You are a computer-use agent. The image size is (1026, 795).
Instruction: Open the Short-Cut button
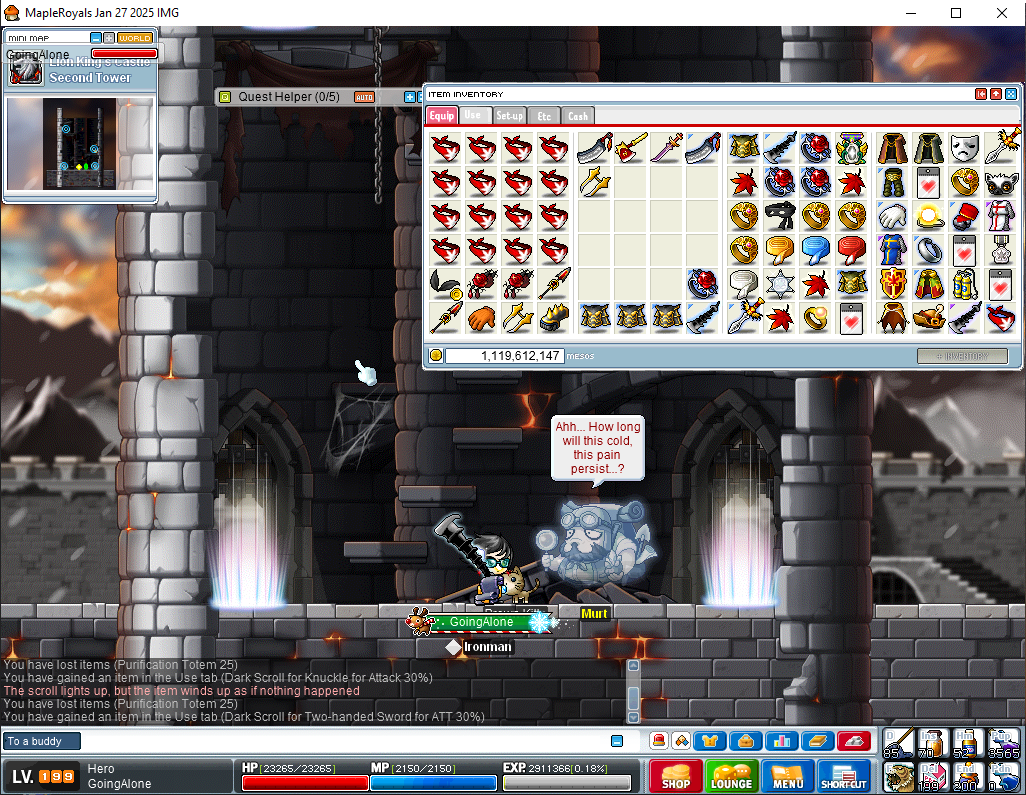click(844, 777)
